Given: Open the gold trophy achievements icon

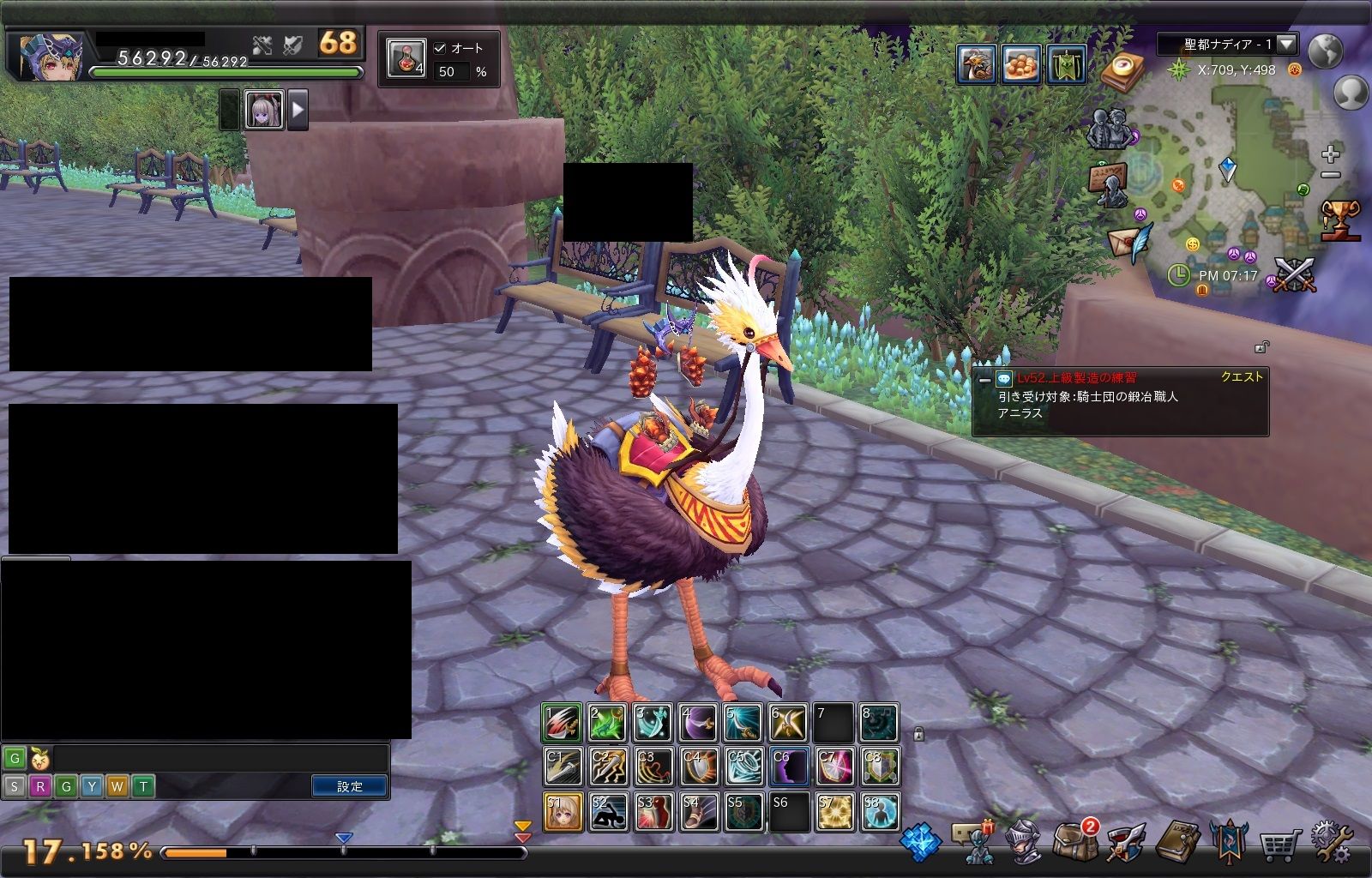Looking at the screenshot, I should point(1339,219).
